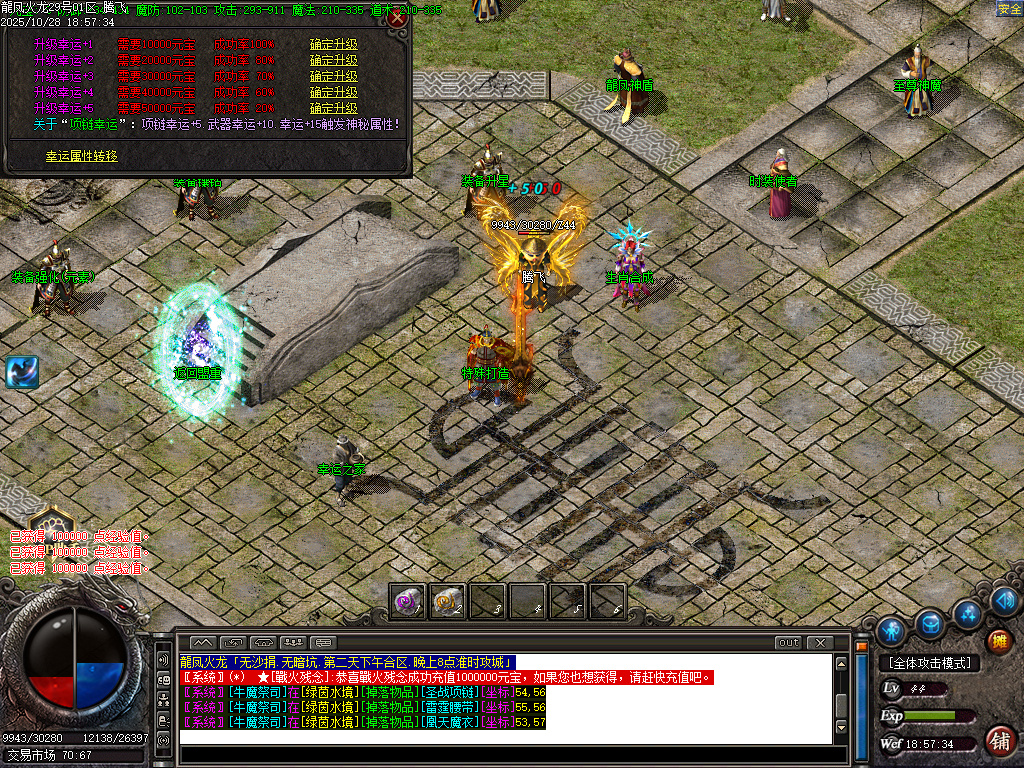The image size is (1024, 768).
Task: Toggle the game sound speaker icon
Action: point(1006,600)
